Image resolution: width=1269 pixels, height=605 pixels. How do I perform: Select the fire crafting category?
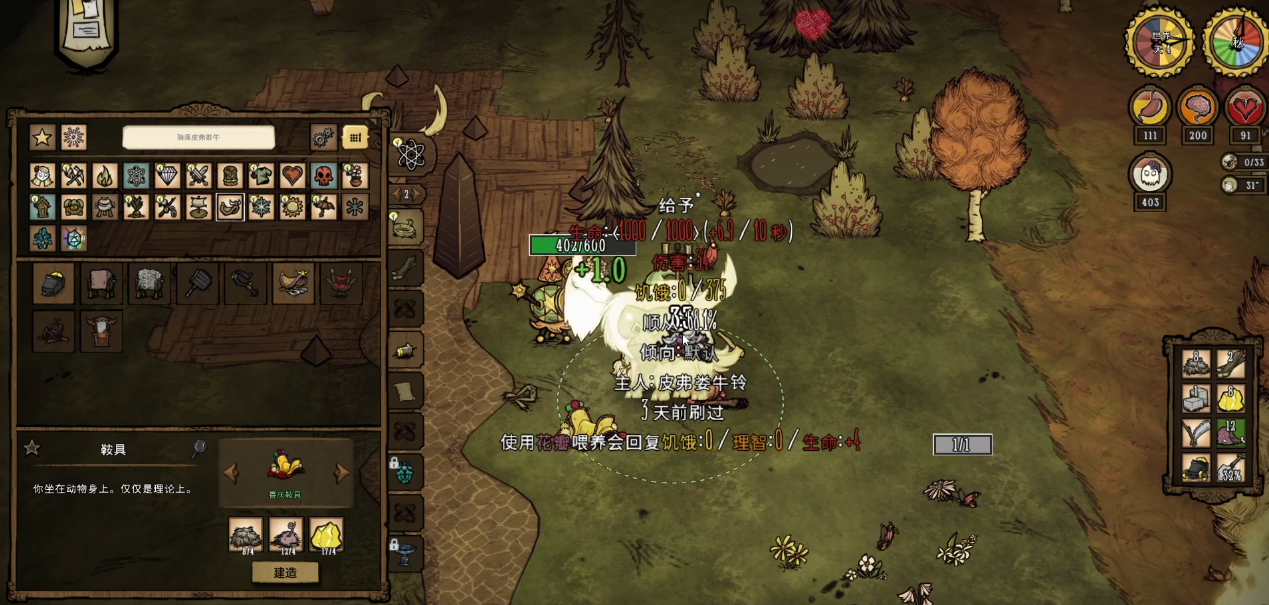point(104,177)
